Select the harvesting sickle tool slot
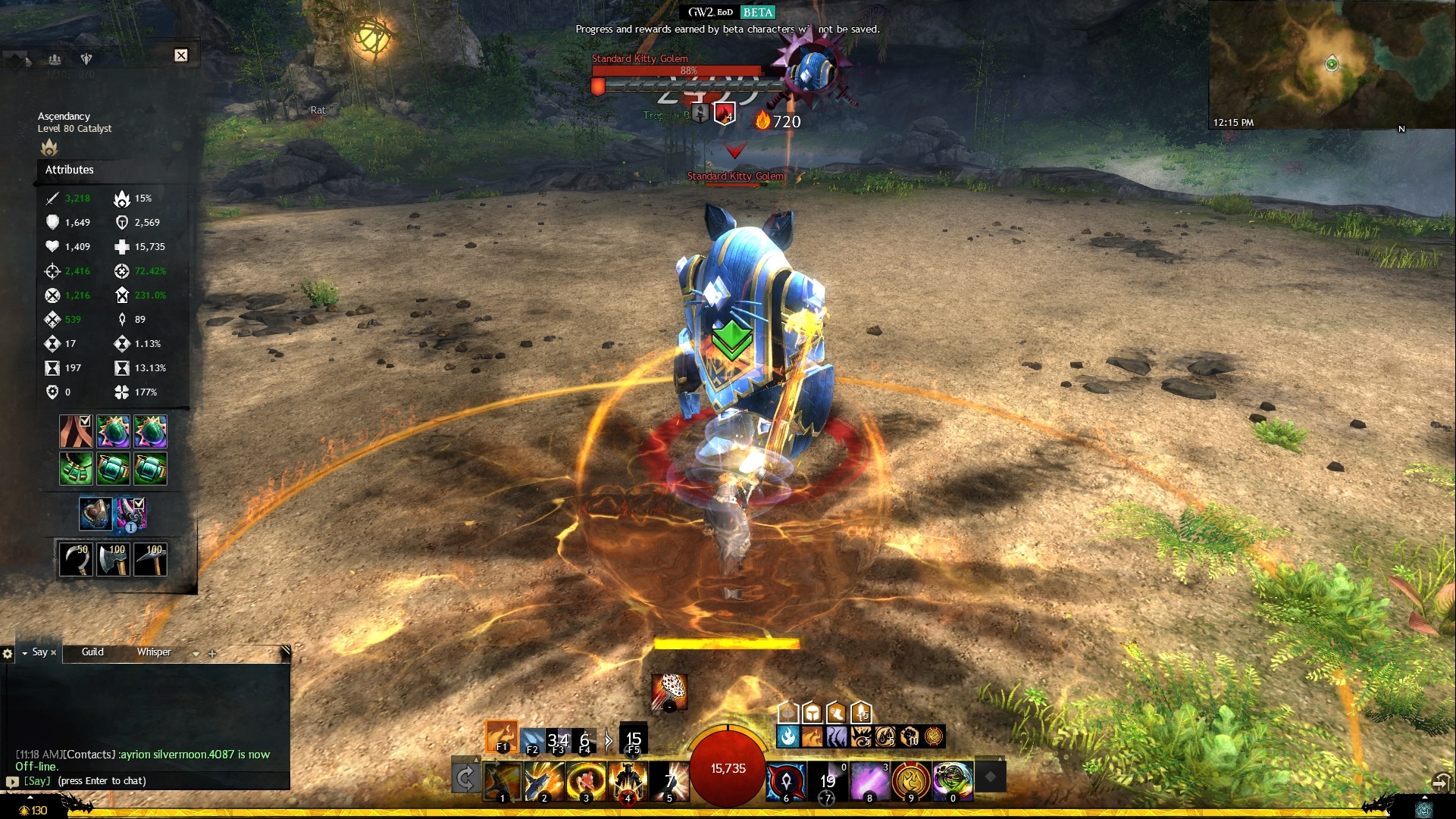 pyautogui.click(x=76, y=559)
